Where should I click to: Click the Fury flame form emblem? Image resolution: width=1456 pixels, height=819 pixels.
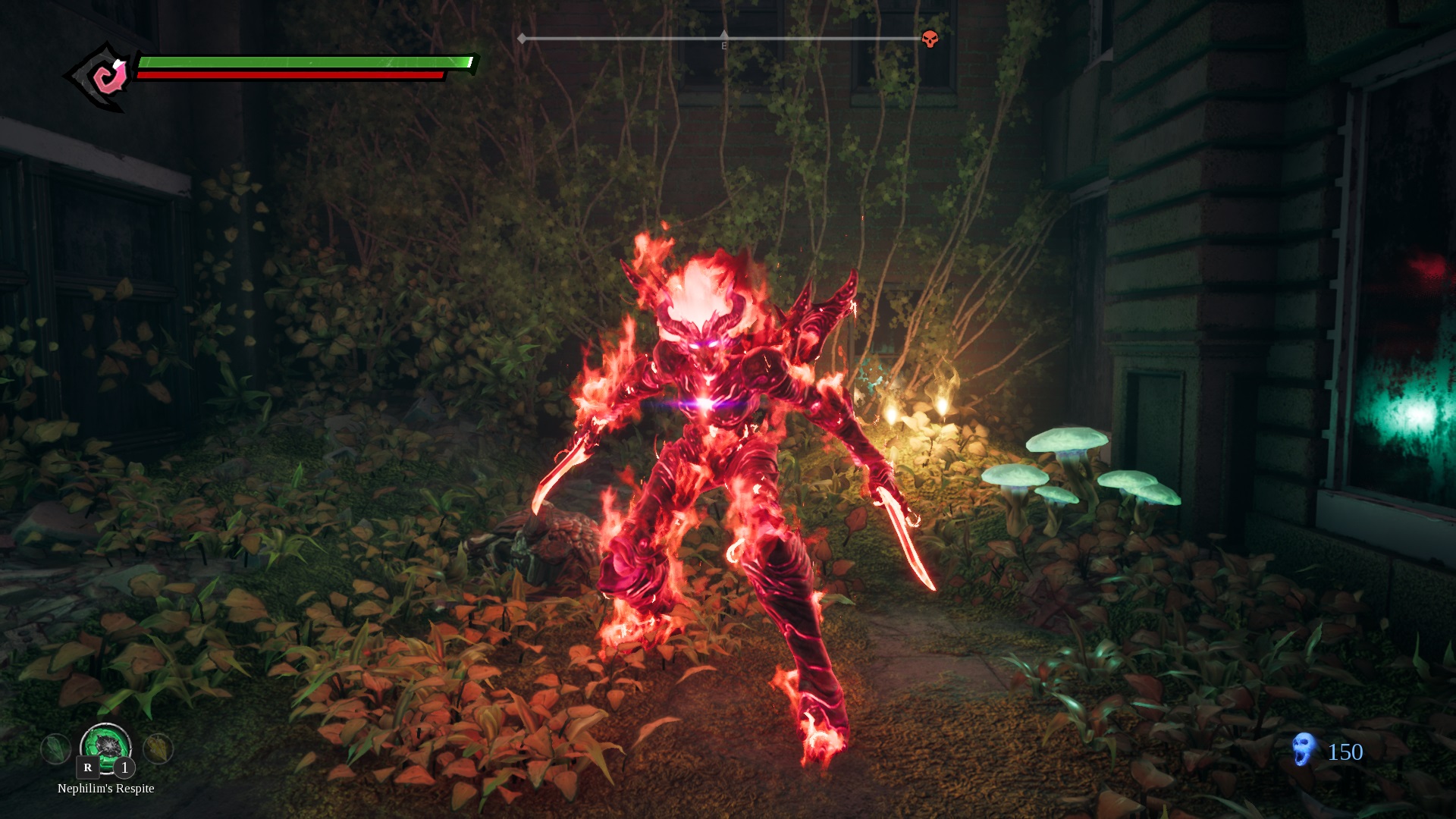(x=105, y=77)
